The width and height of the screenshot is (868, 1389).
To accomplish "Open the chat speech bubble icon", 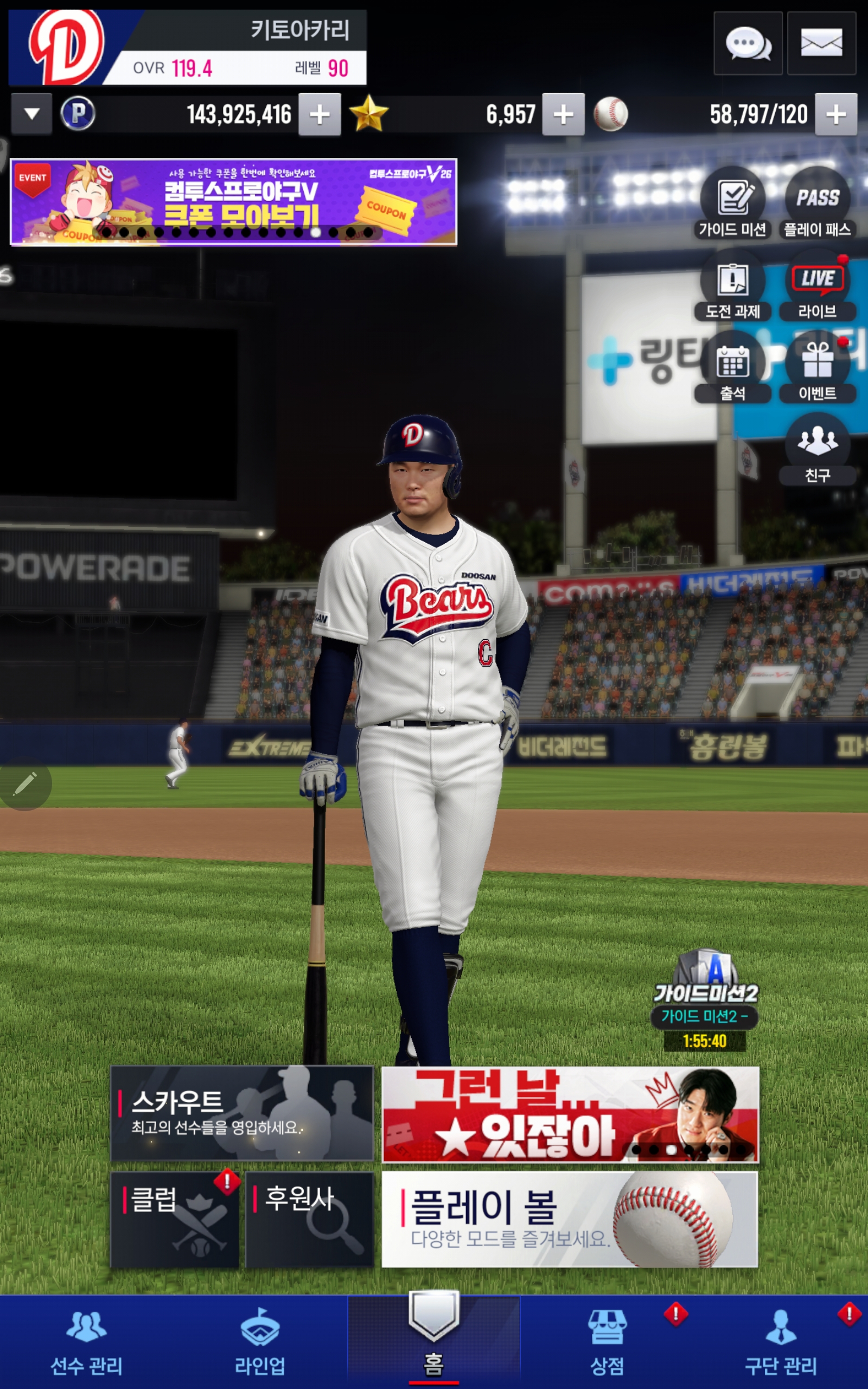I will pos(748,43).
